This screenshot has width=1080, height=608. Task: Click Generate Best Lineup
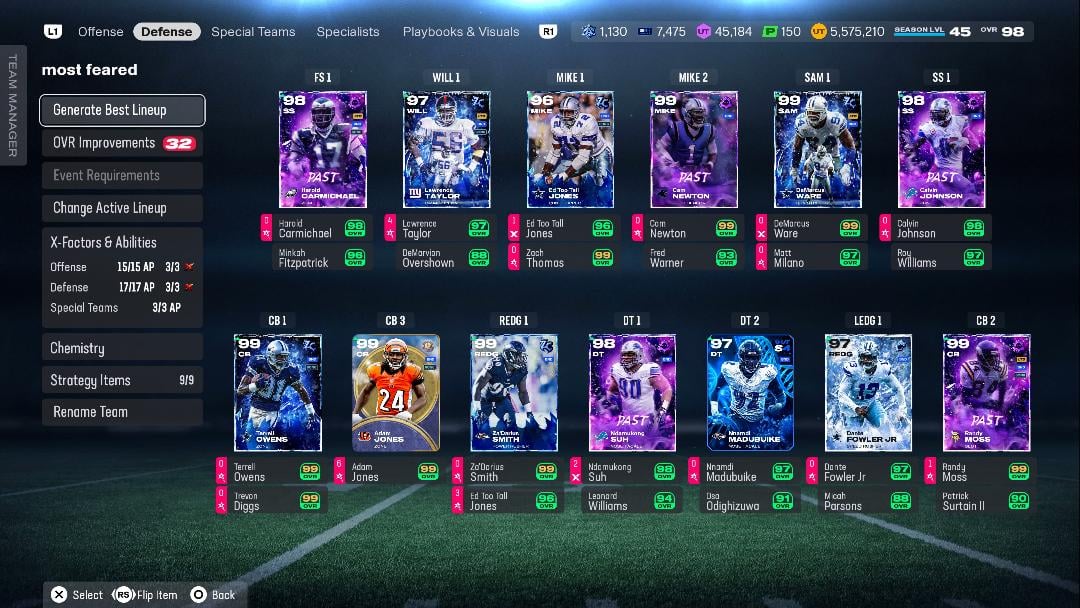point(122,110)
